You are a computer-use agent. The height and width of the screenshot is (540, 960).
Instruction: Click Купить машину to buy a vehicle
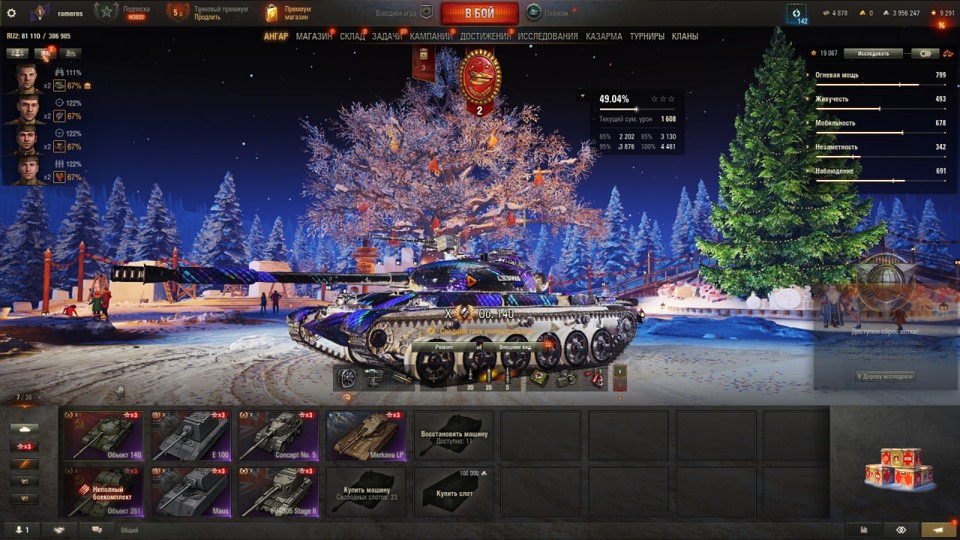coord(366,492)
